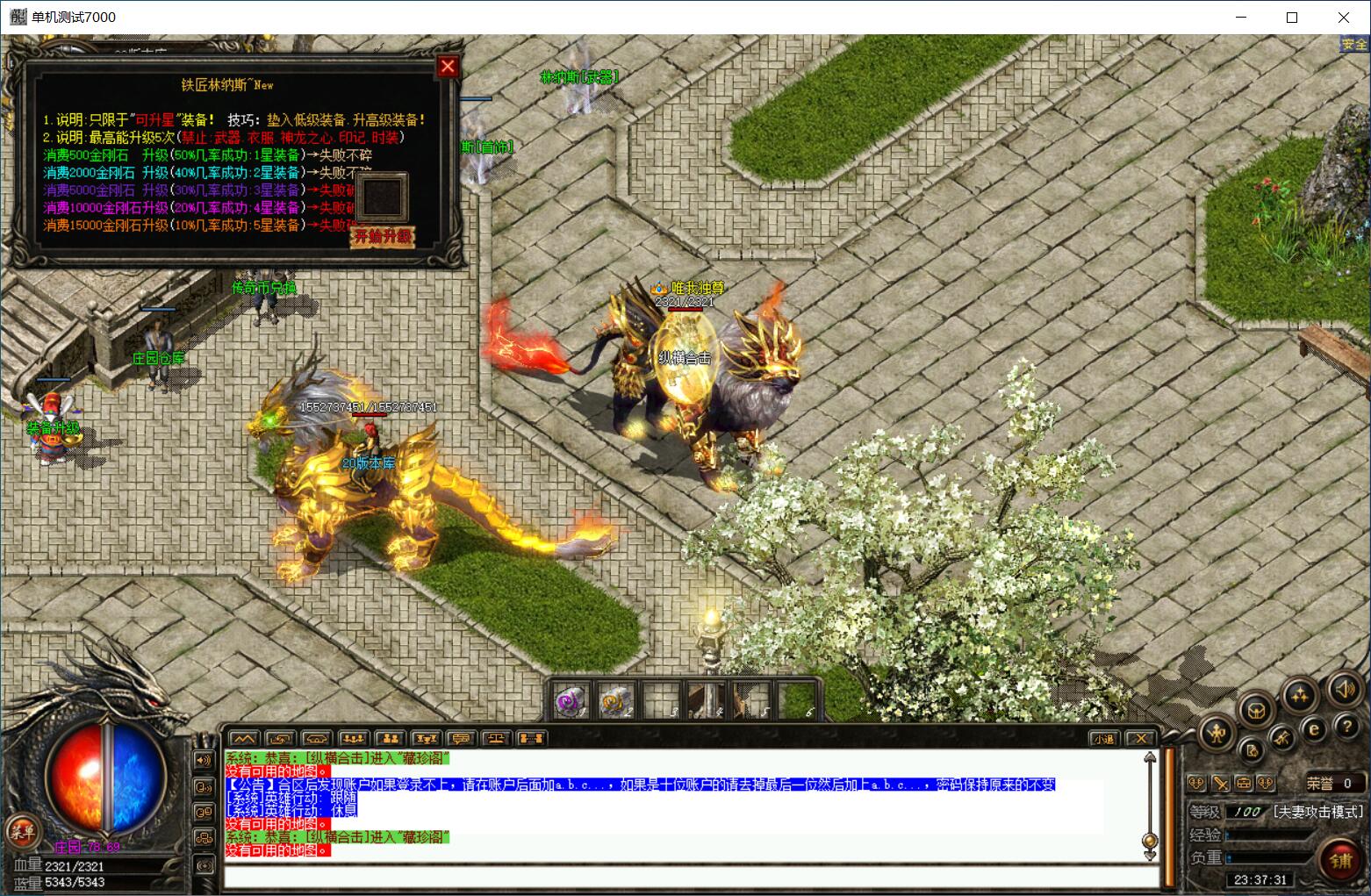
Task: Click the crossed swords button above level display
Action: click(x=1220, y=783)
